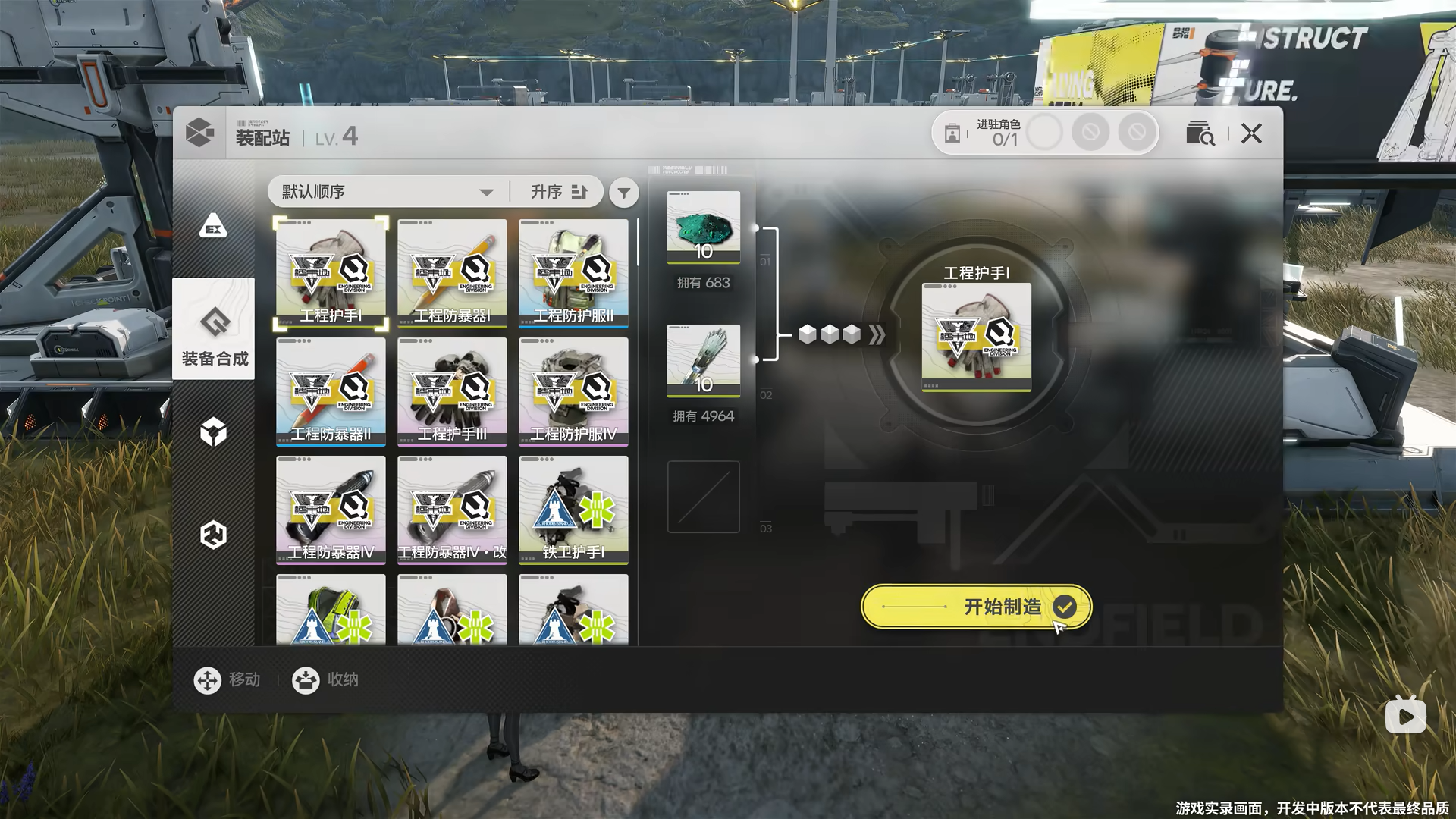This screenshot has height=819, width=1456.
Task: Pick the 工程防暴器IV recipe
Action: 331,510
